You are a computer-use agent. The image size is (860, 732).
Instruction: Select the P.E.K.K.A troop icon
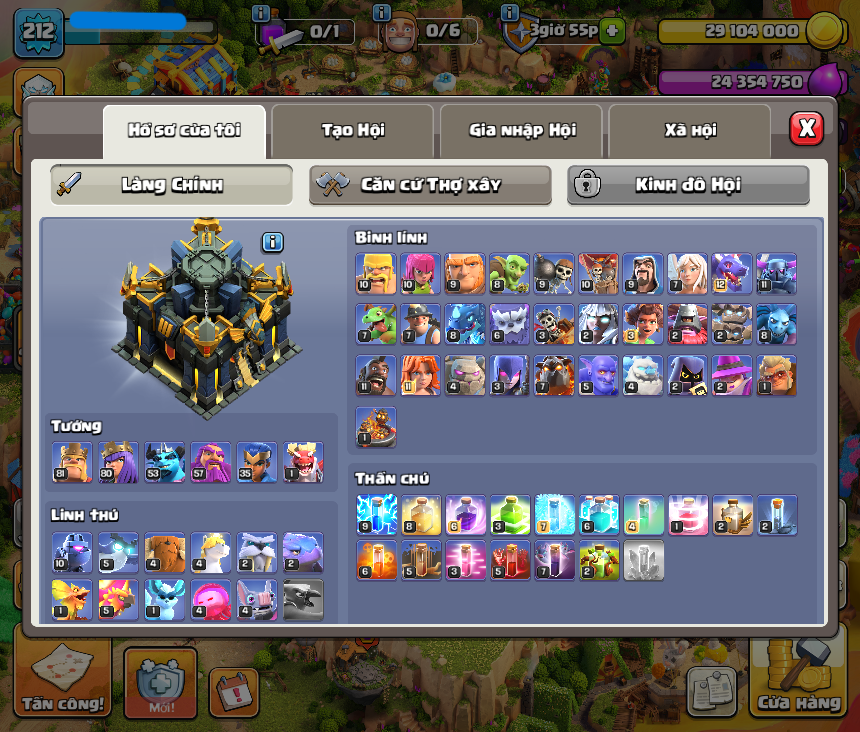[776, 272]
